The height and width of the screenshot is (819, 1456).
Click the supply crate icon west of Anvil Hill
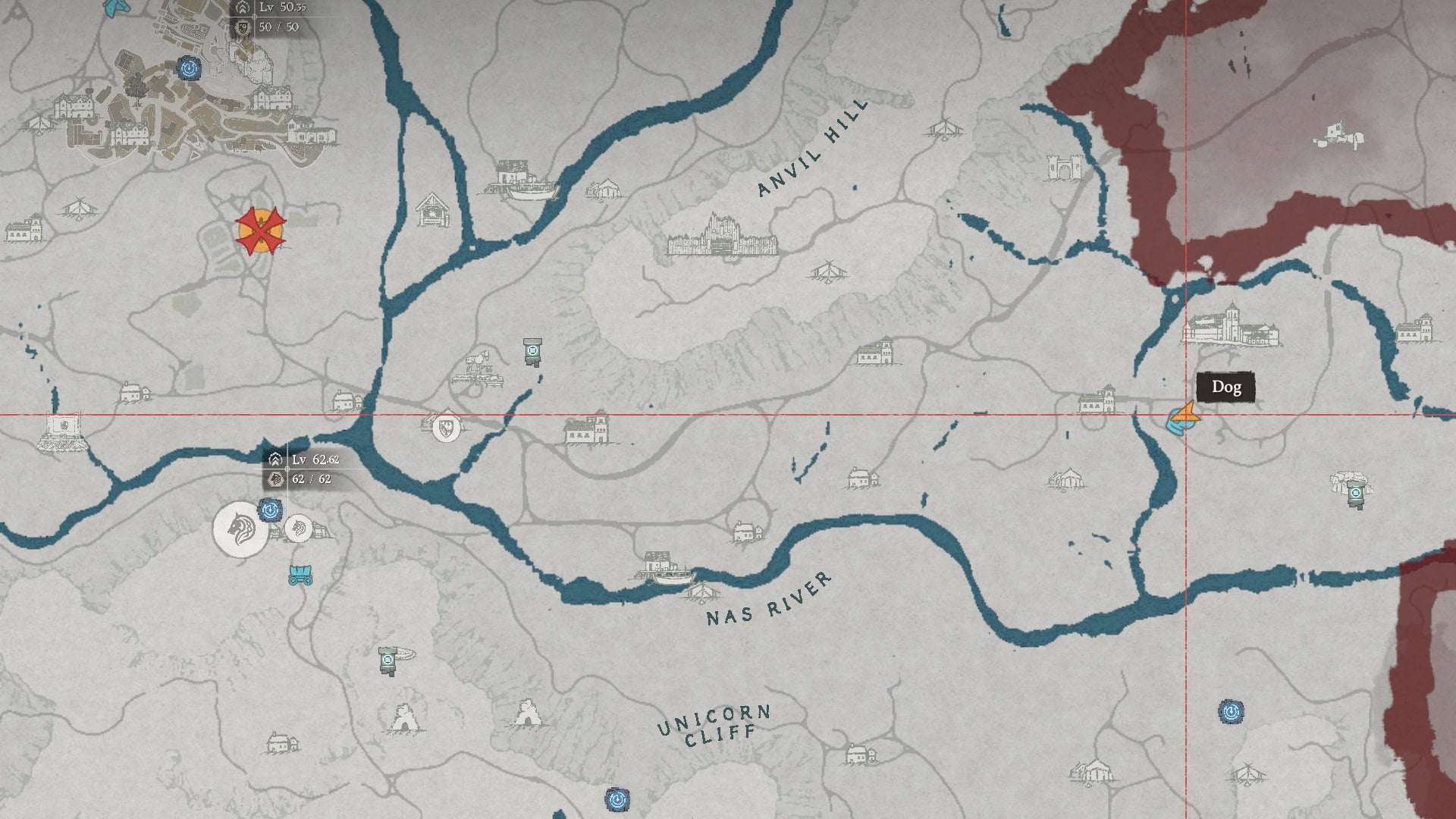[533, 351]
